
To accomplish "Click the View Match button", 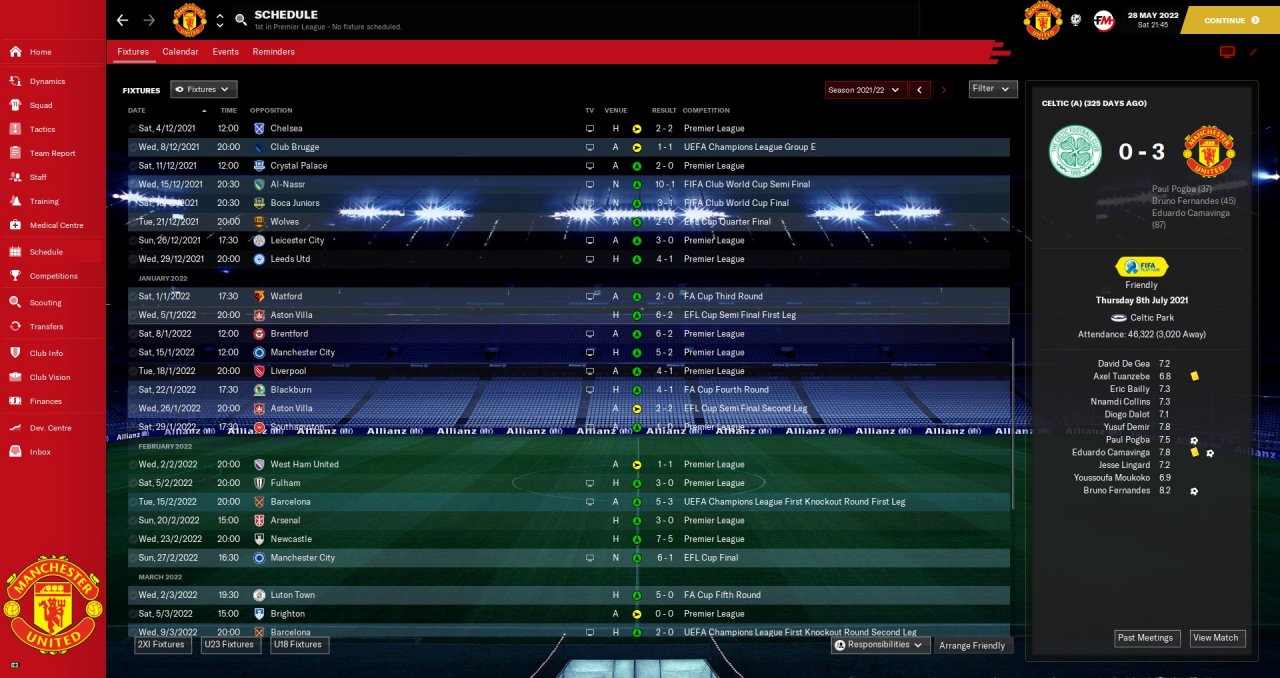I will point(1216,638).
